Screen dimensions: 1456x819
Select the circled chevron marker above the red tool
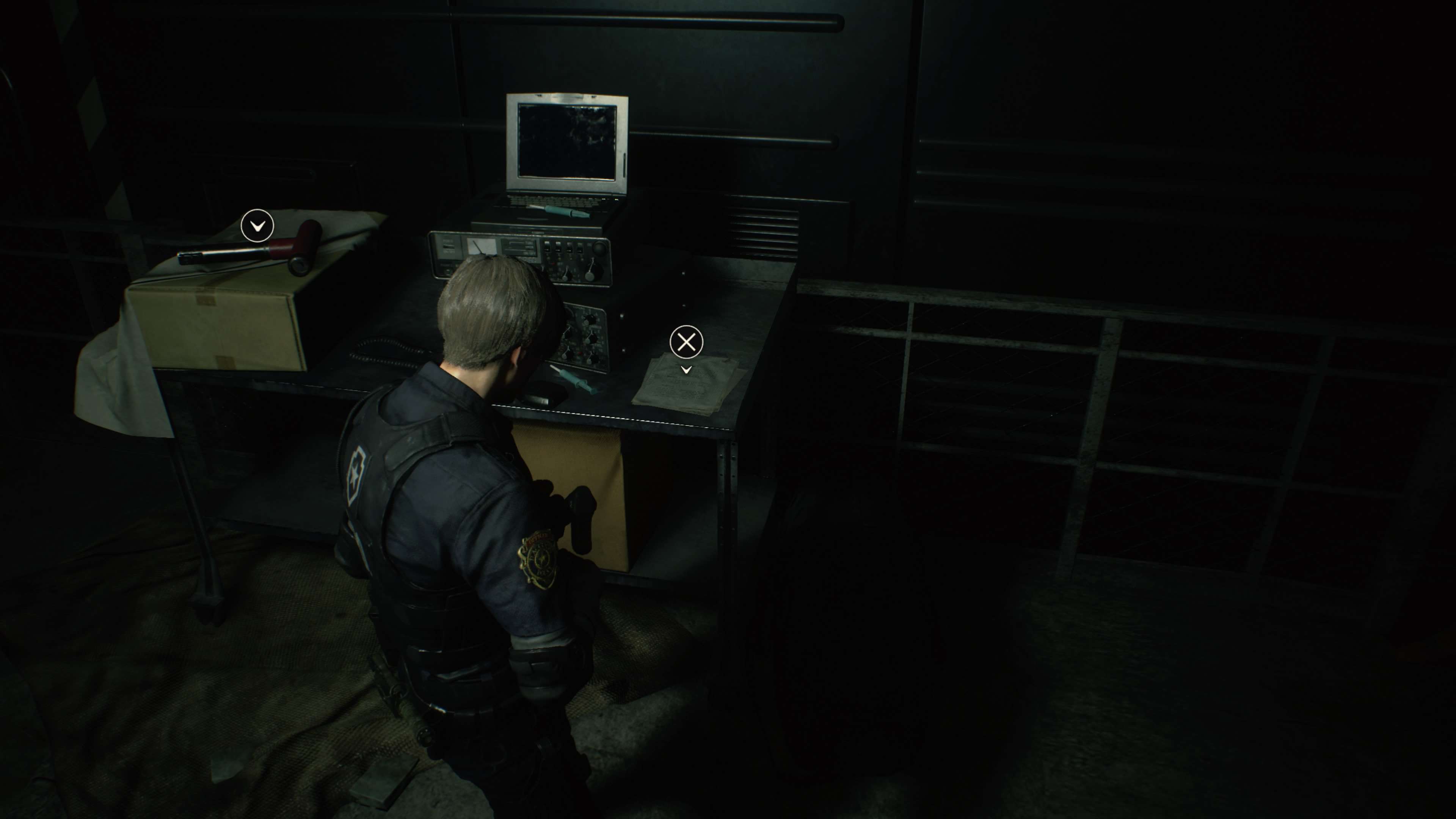pos(257,226)
